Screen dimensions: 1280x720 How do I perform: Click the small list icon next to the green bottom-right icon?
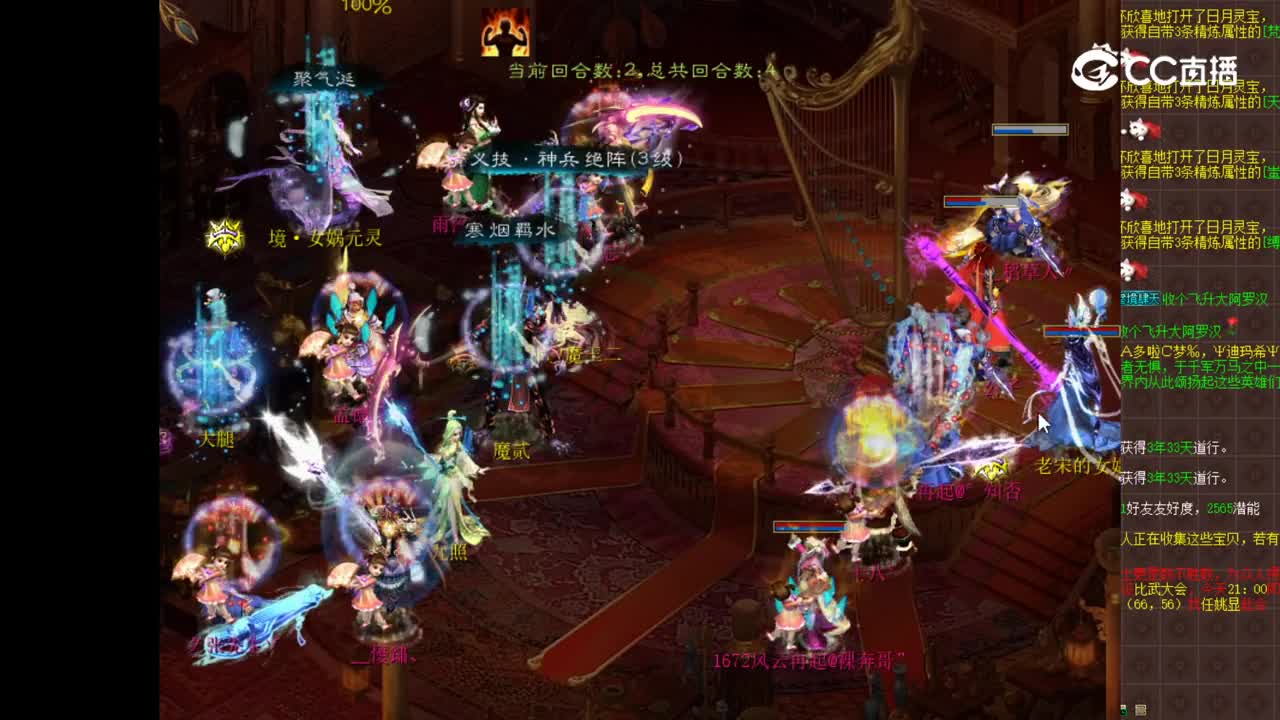tap(1140, 709)
